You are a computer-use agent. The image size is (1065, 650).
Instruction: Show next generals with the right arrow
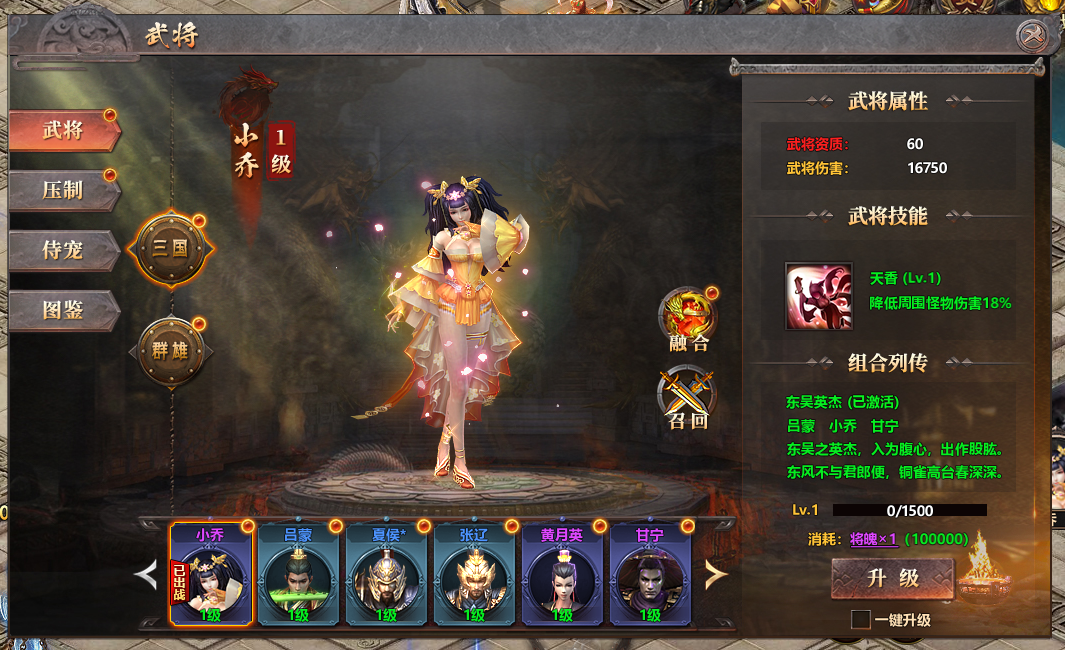pyautogui.click(x=716, y=574)
